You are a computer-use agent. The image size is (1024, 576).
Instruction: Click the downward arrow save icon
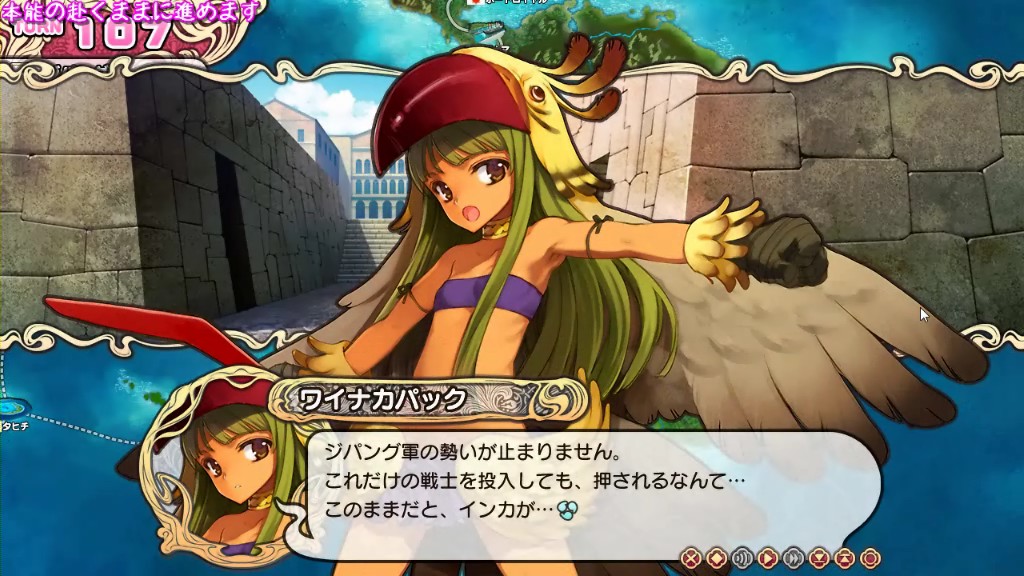tap(820, 558)
